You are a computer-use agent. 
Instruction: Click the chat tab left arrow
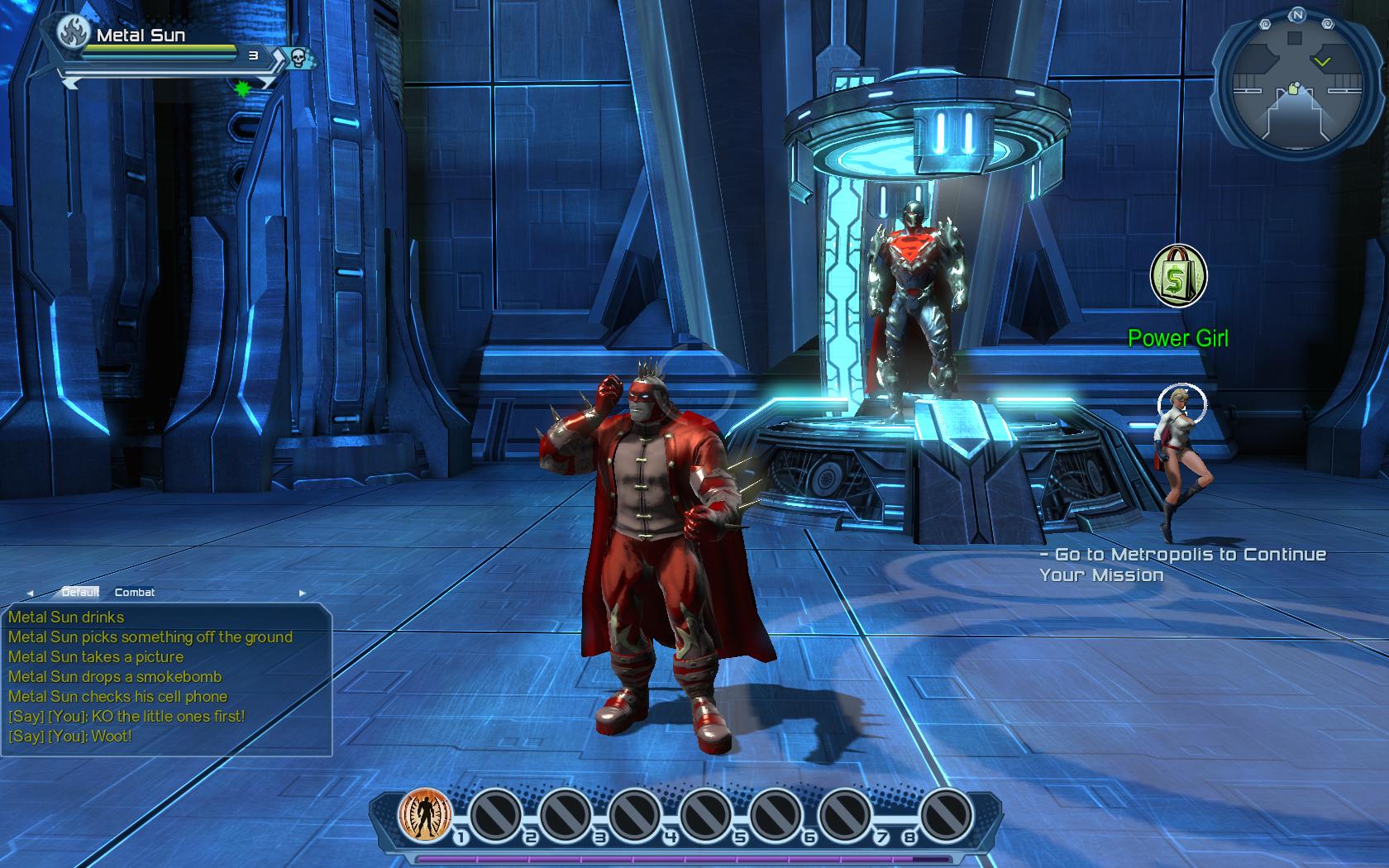click(31, 593)
